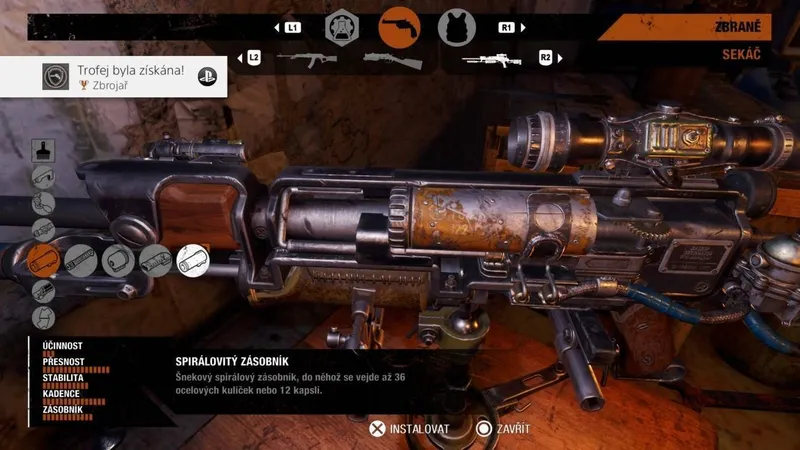800x450 pixels.
Task: Pick the scoped rifle weapon
Action: (x=493, y=60)
